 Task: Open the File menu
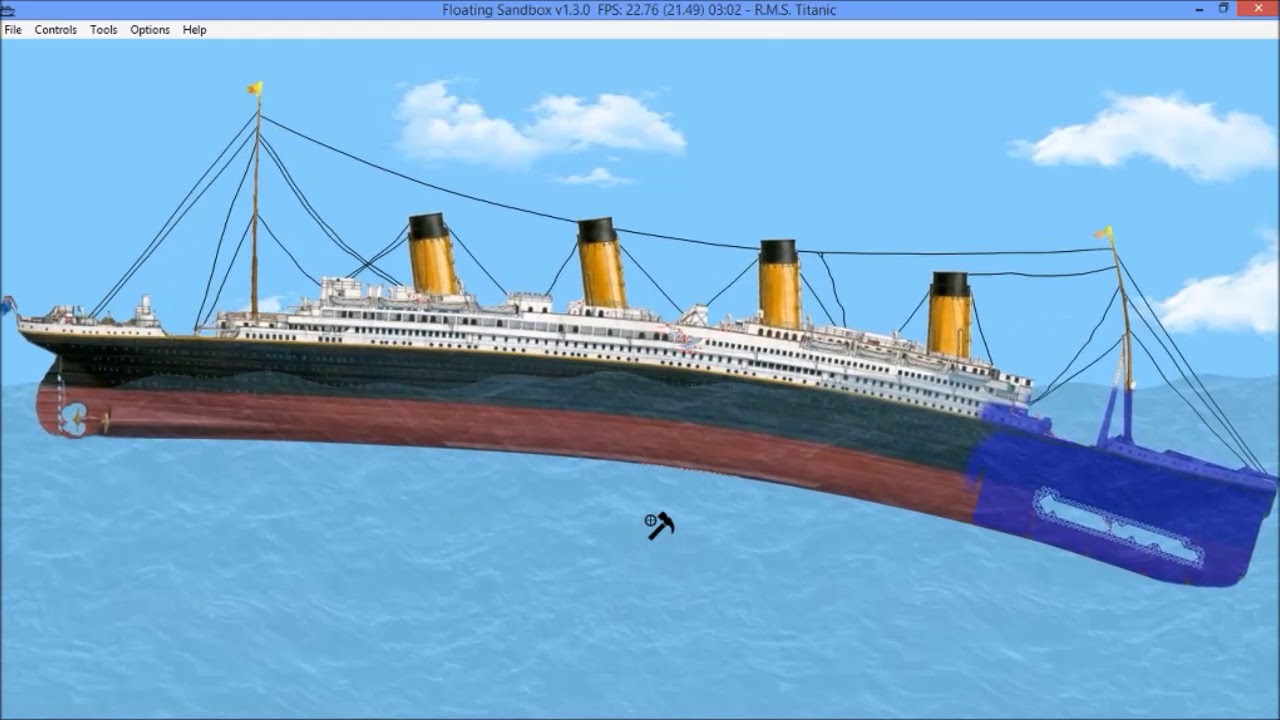(x=13, y=30)
